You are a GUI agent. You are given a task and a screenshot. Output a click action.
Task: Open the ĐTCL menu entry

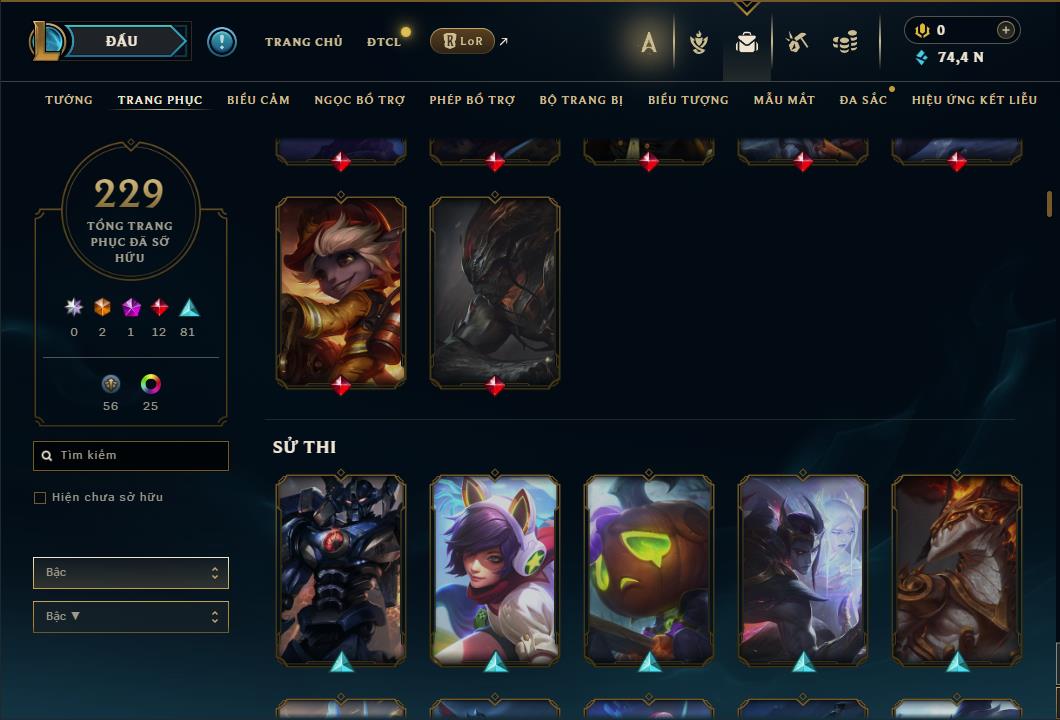pyautogui.click(x=384, y=42)
